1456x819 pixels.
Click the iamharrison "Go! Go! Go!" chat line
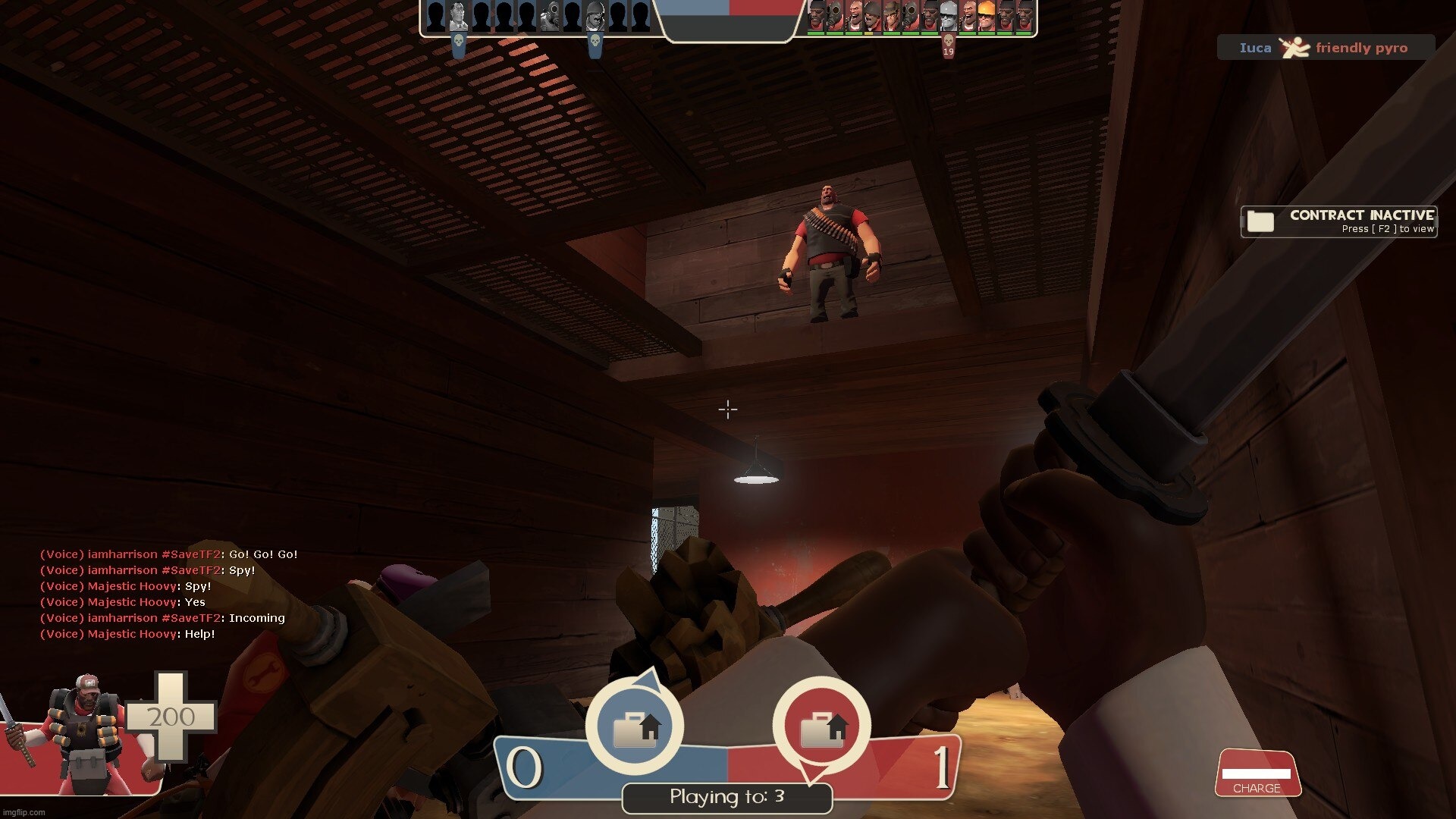point(168,554)
